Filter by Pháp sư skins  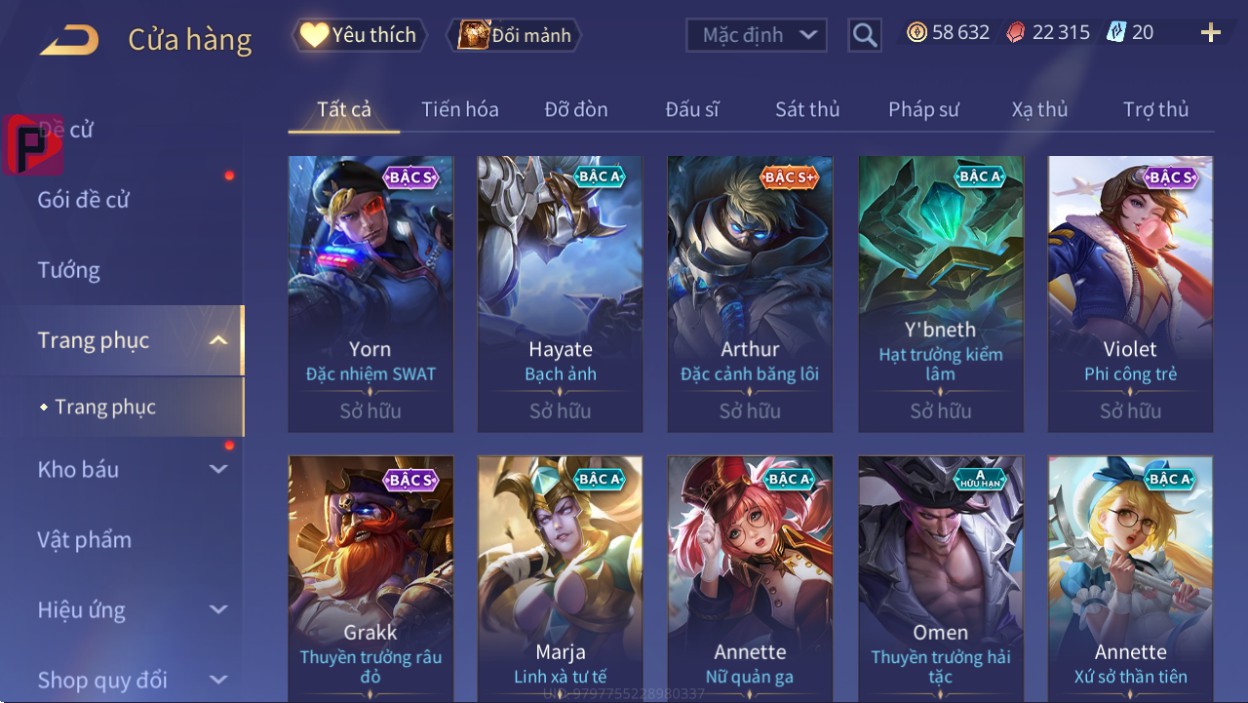click(923, 109)
